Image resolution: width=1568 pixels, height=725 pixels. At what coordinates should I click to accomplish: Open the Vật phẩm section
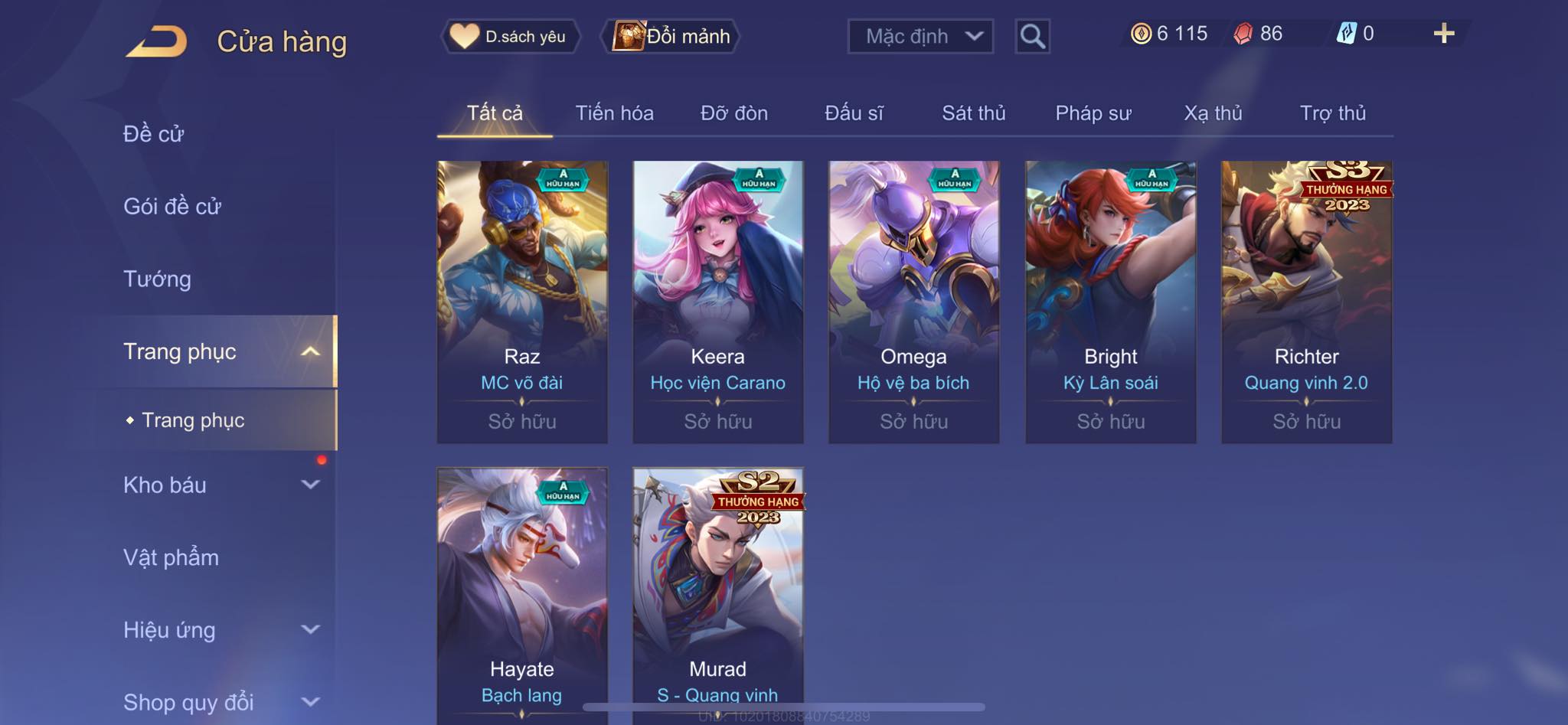(171, 557)
